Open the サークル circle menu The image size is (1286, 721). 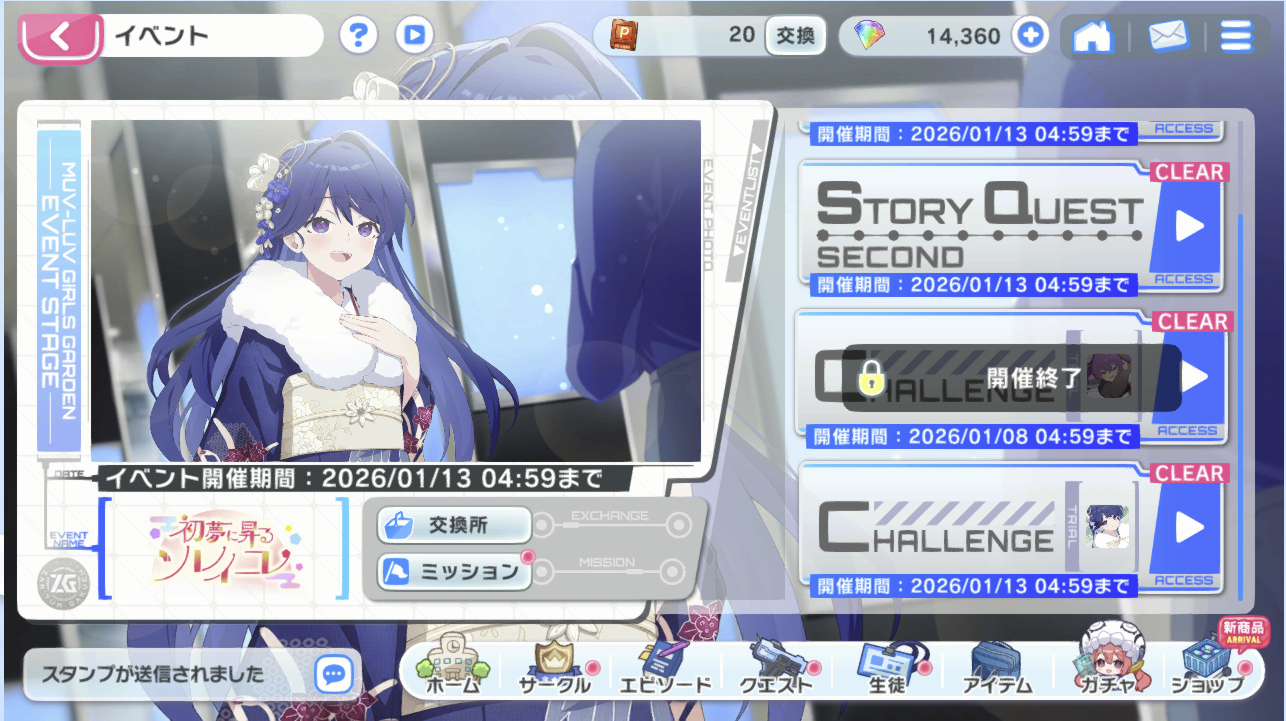click(x=555, y=670)
